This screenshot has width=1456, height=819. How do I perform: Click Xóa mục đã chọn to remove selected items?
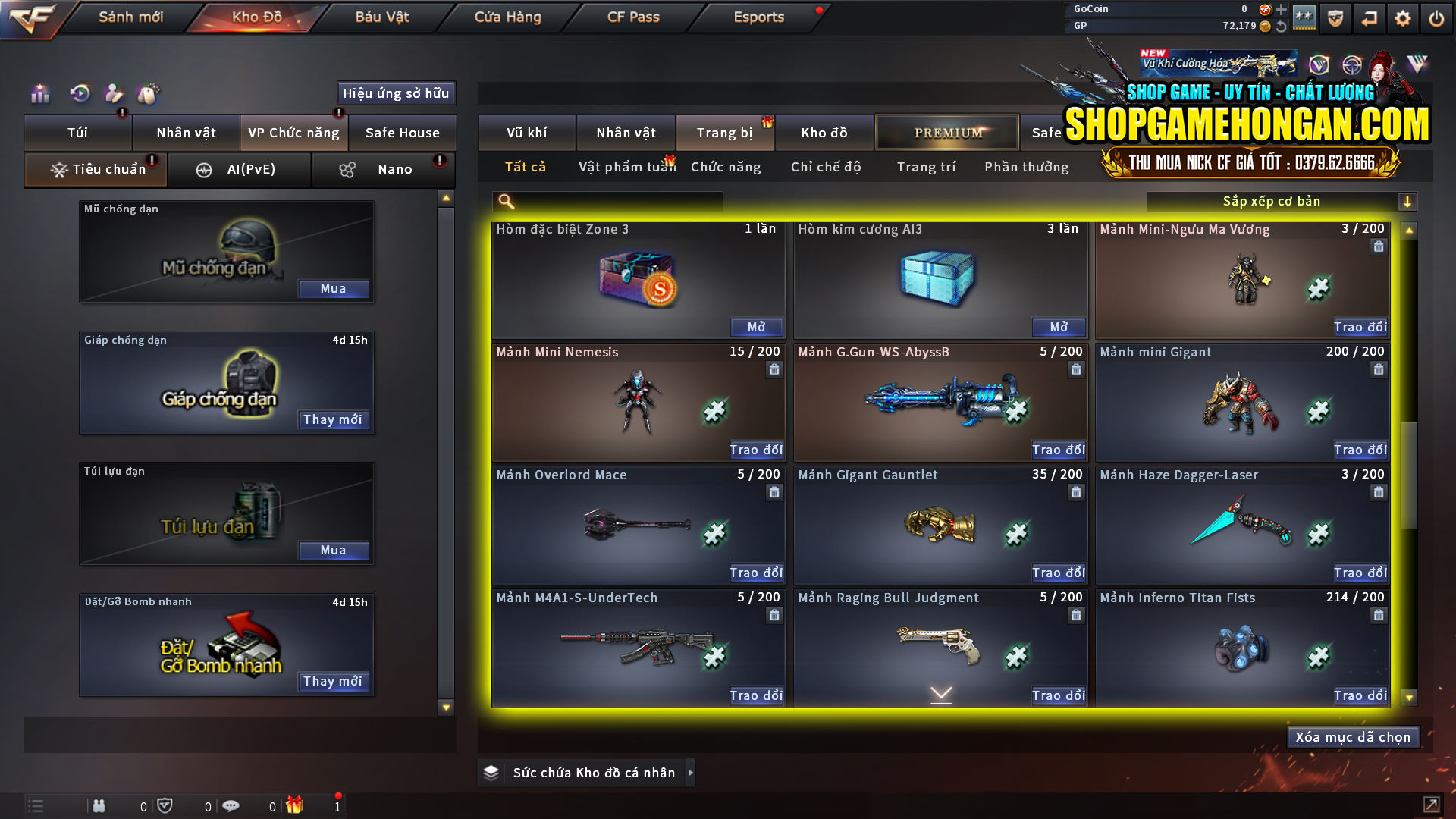pos(1353,736)
